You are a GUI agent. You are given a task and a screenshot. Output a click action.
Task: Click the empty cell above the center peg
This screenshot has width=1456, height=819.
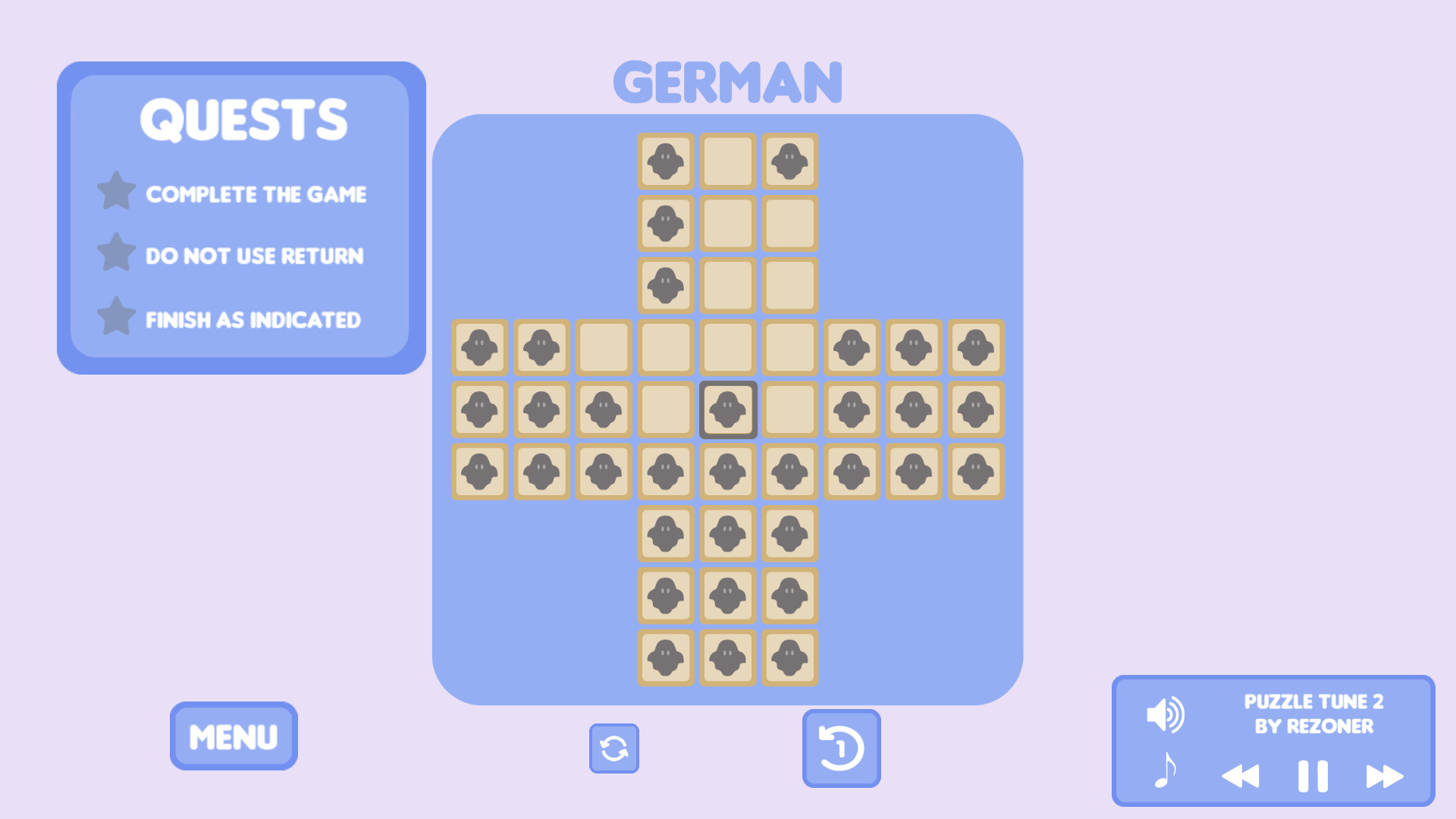click(727, 347)
